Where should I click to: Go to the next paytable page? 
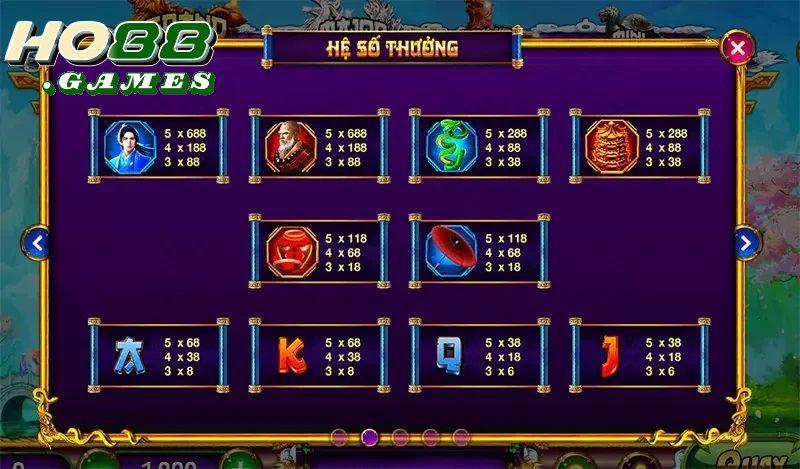tap(747, 242)
